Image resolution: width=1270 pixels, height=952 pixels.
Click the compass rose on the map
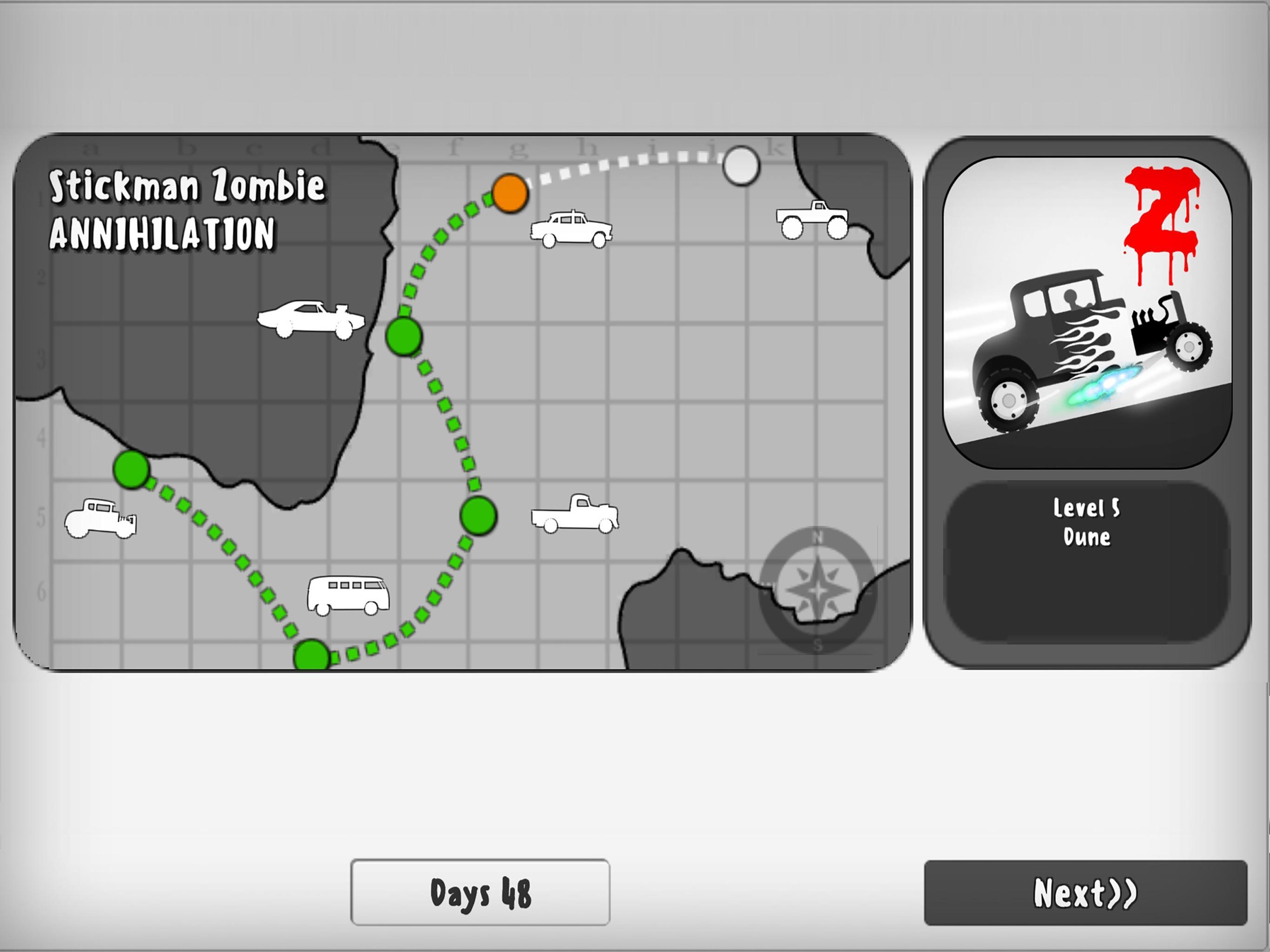point(818,588)
